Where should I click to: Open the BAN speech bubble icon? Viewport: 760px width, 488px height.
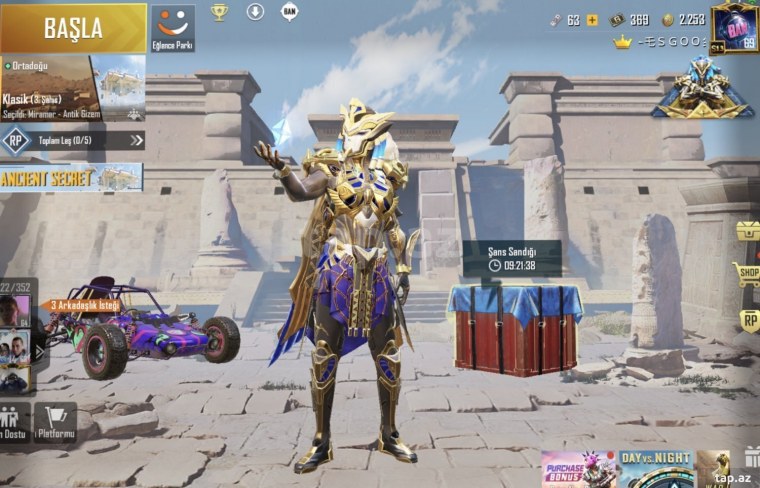click(x=290, y=12)
